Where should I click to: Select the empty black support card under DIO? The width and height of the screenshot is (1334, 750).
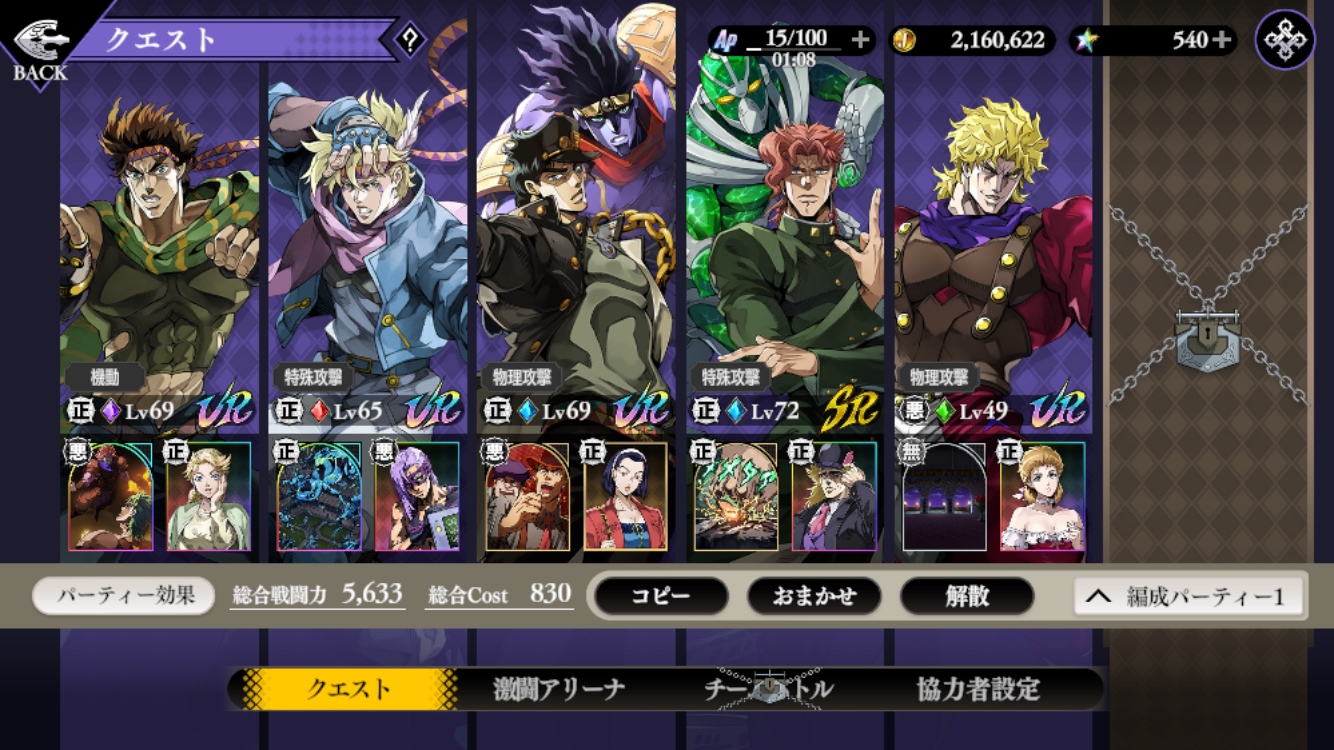[944, 497]
